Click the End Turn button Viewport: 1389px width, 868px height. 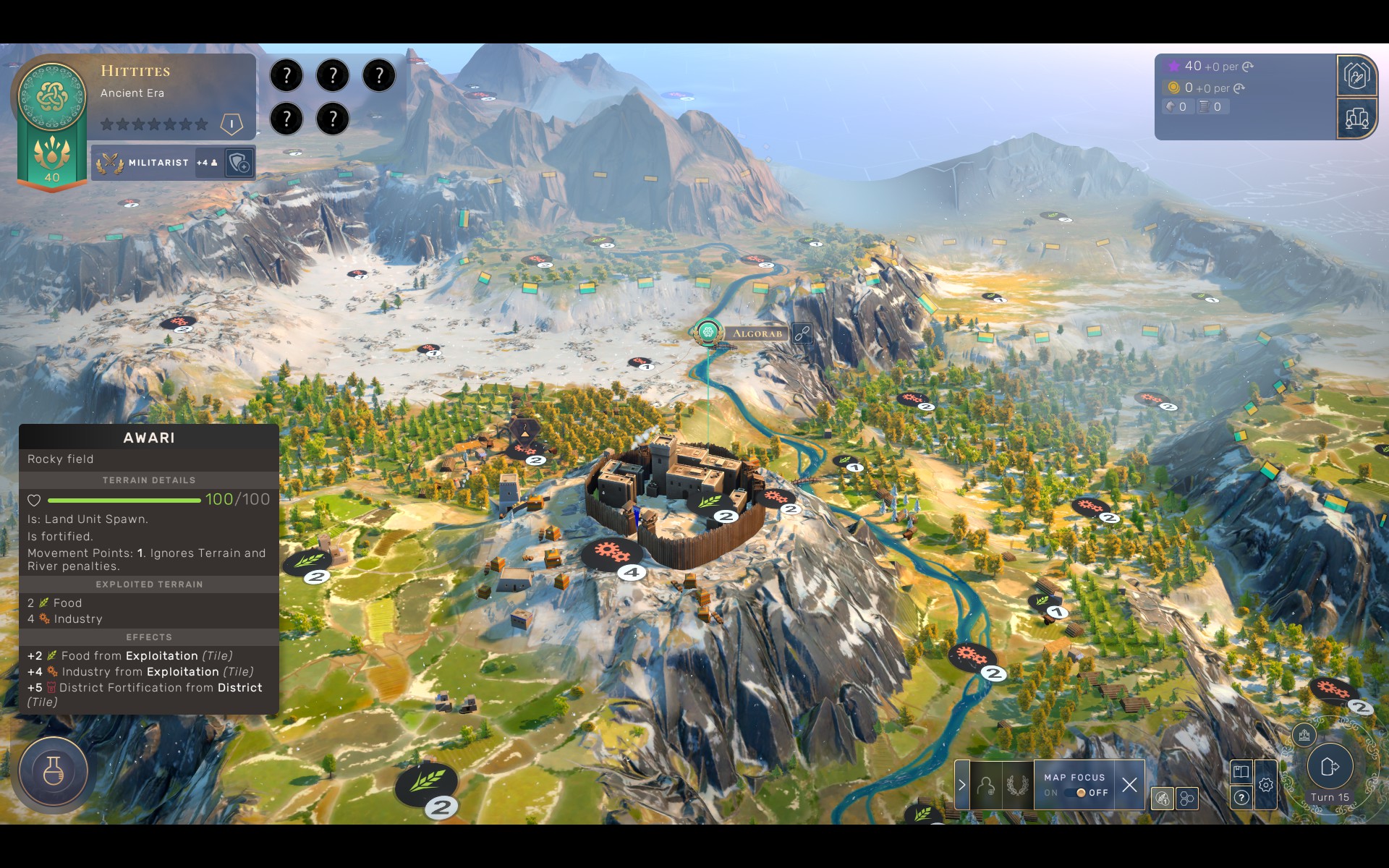point(1330,767)
